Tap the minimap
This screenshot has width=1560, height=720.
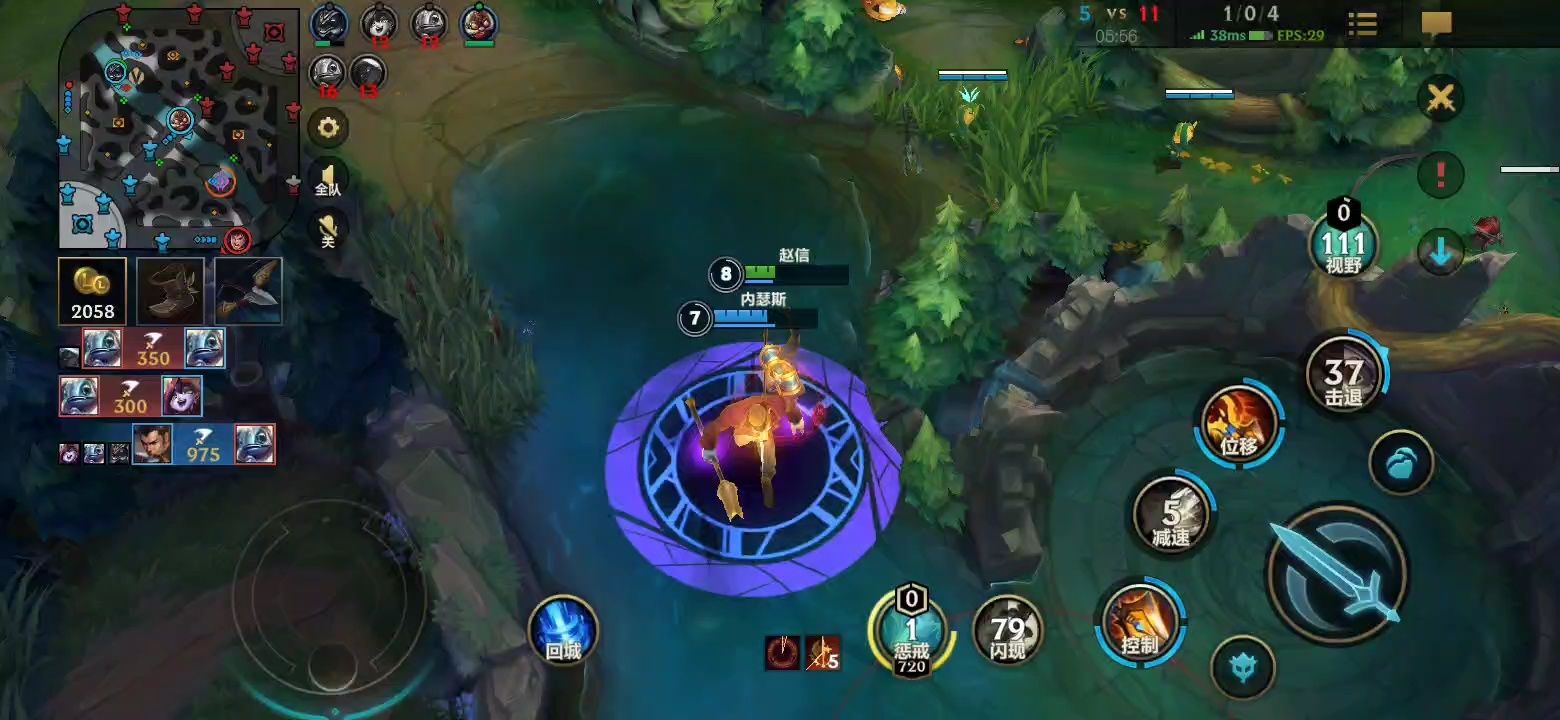pyautogui.click(x=180, y=128)
